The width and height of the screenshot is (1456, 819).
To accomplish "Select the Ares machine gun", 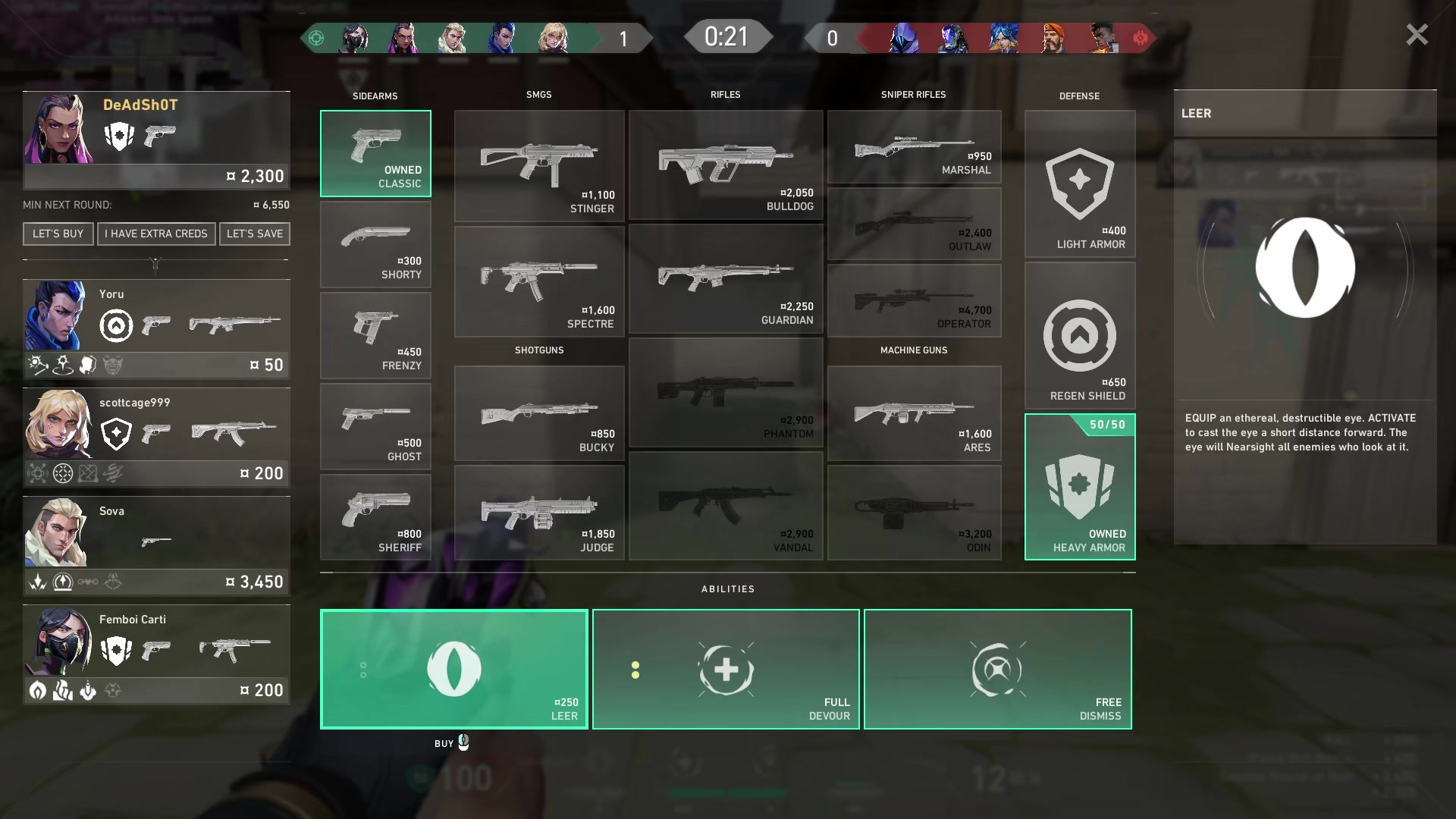I will point(914,414).
